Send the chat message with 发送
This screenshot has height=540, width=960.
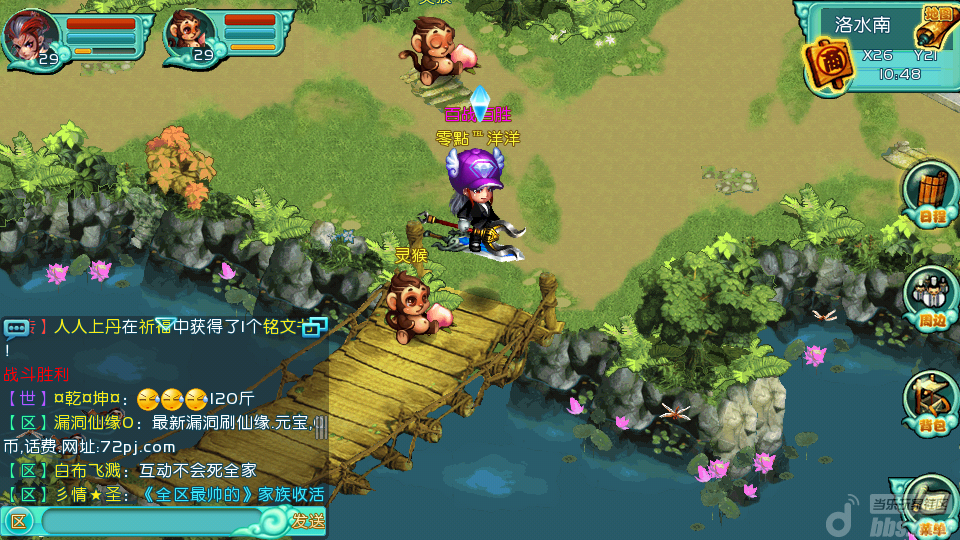[307, 520]
